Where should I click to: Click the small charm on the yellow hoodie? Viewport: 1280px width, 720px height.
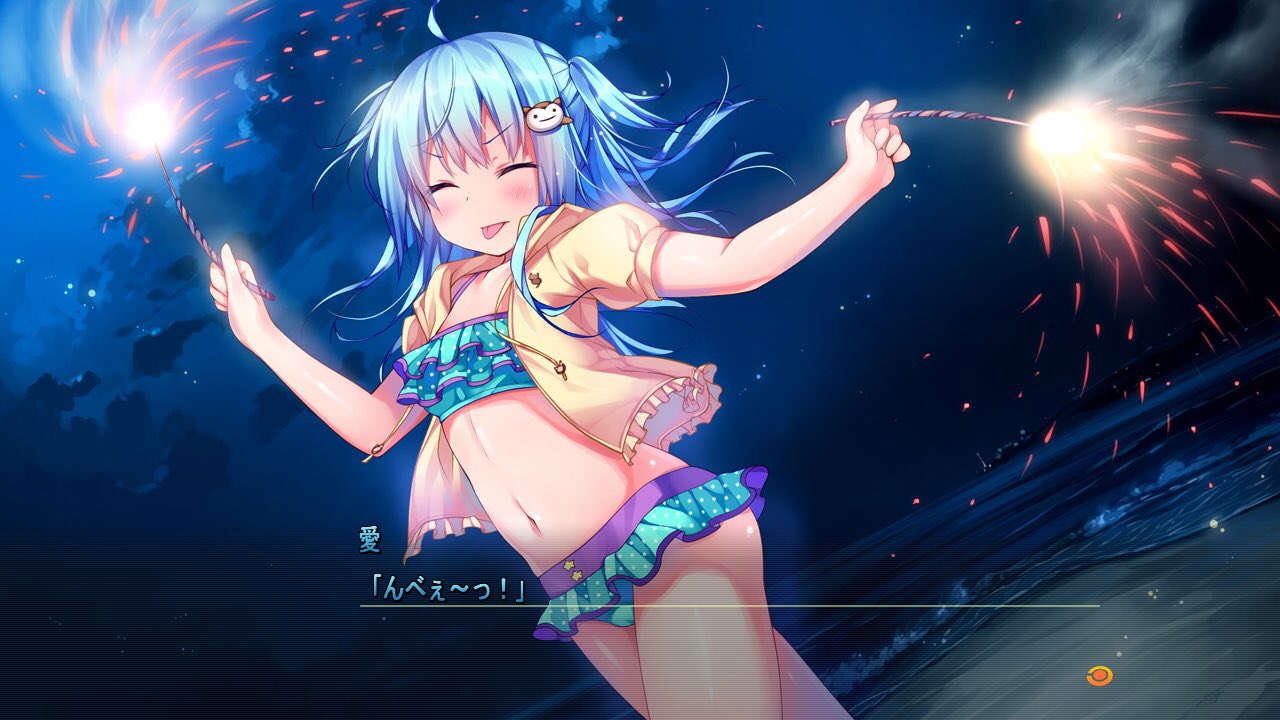click(x=538, y=279)
